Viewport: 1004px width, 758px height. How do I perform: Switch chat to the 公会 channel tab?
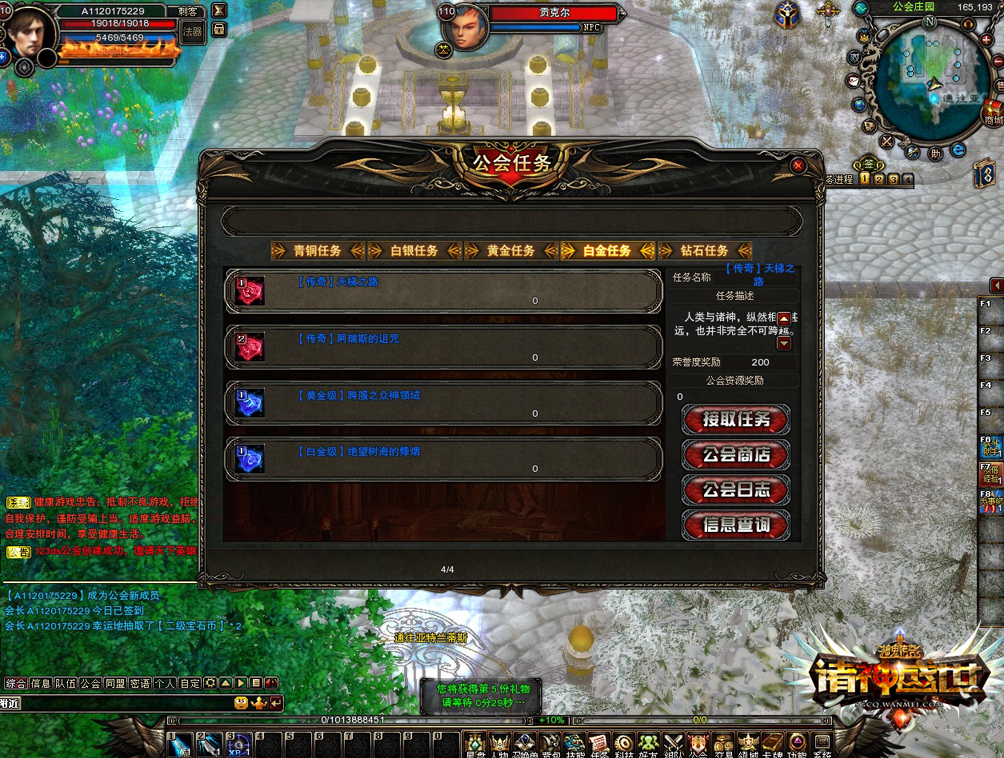click(91, 684)
